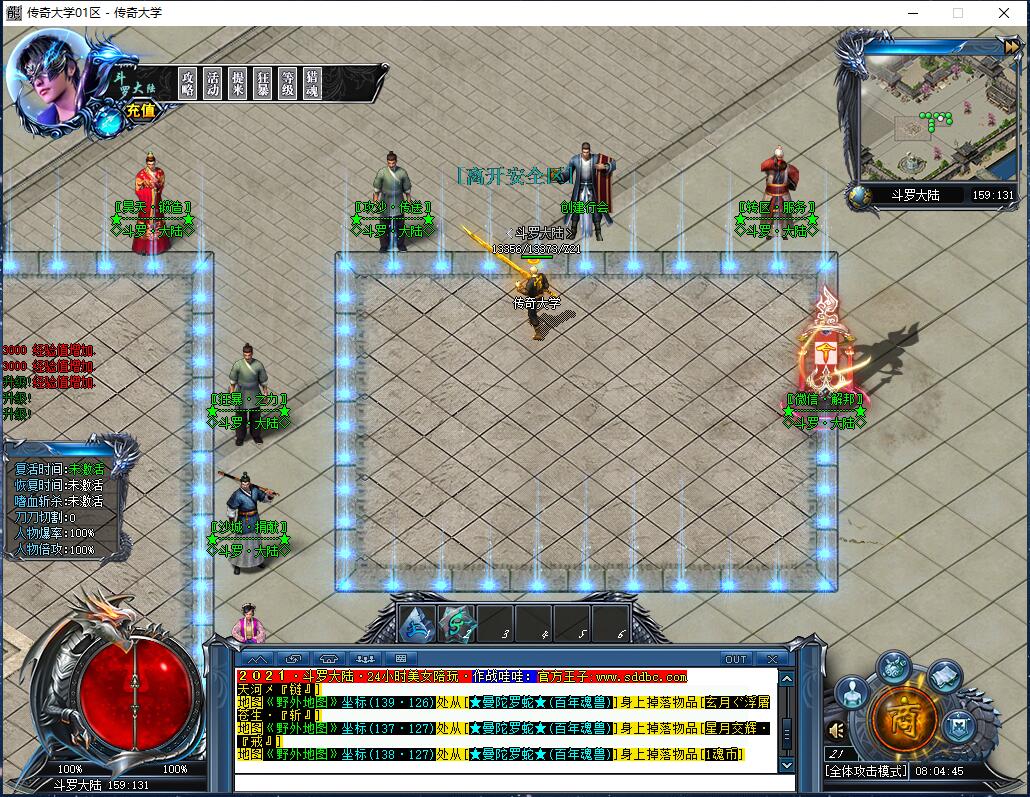This screenshot has height=797, width=1030.
Task: Toggle the sound speaker icon
Action: point(837,731)
